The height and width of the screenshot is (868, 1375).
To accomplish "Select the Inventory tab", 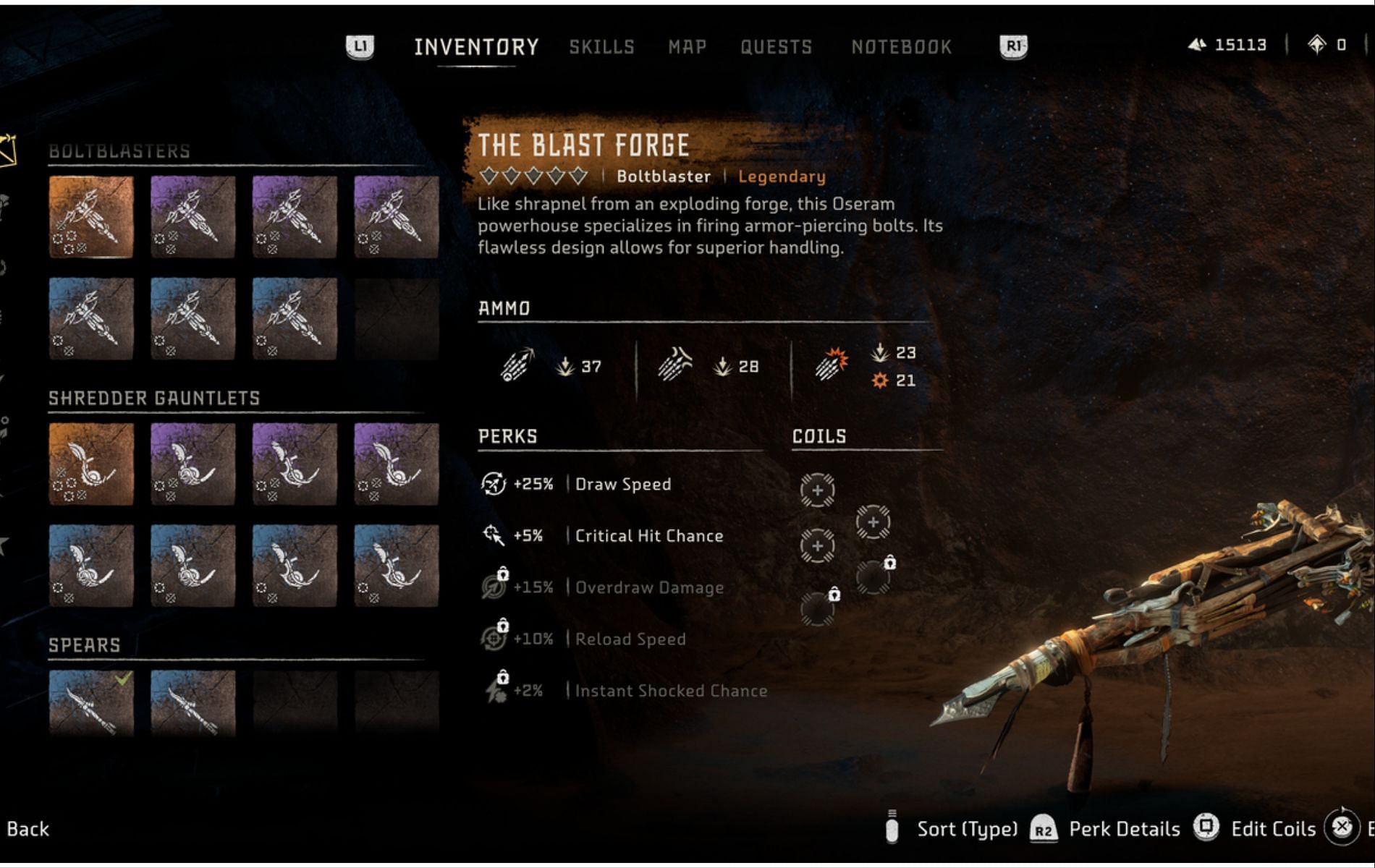I will pos(476,47).
